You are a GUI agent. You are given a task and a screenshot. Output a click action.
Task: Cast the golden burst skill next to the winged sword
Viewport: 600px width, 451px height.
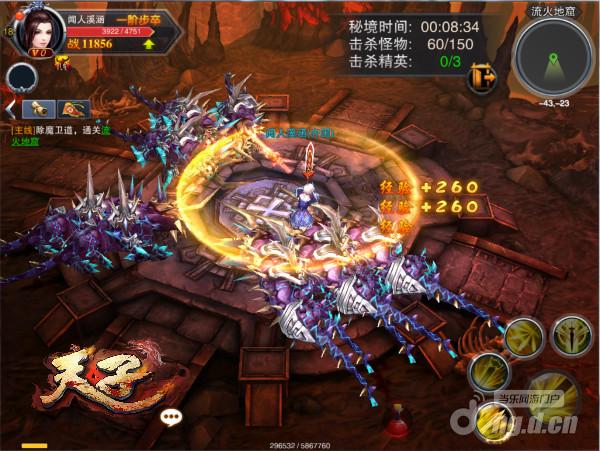523,338
